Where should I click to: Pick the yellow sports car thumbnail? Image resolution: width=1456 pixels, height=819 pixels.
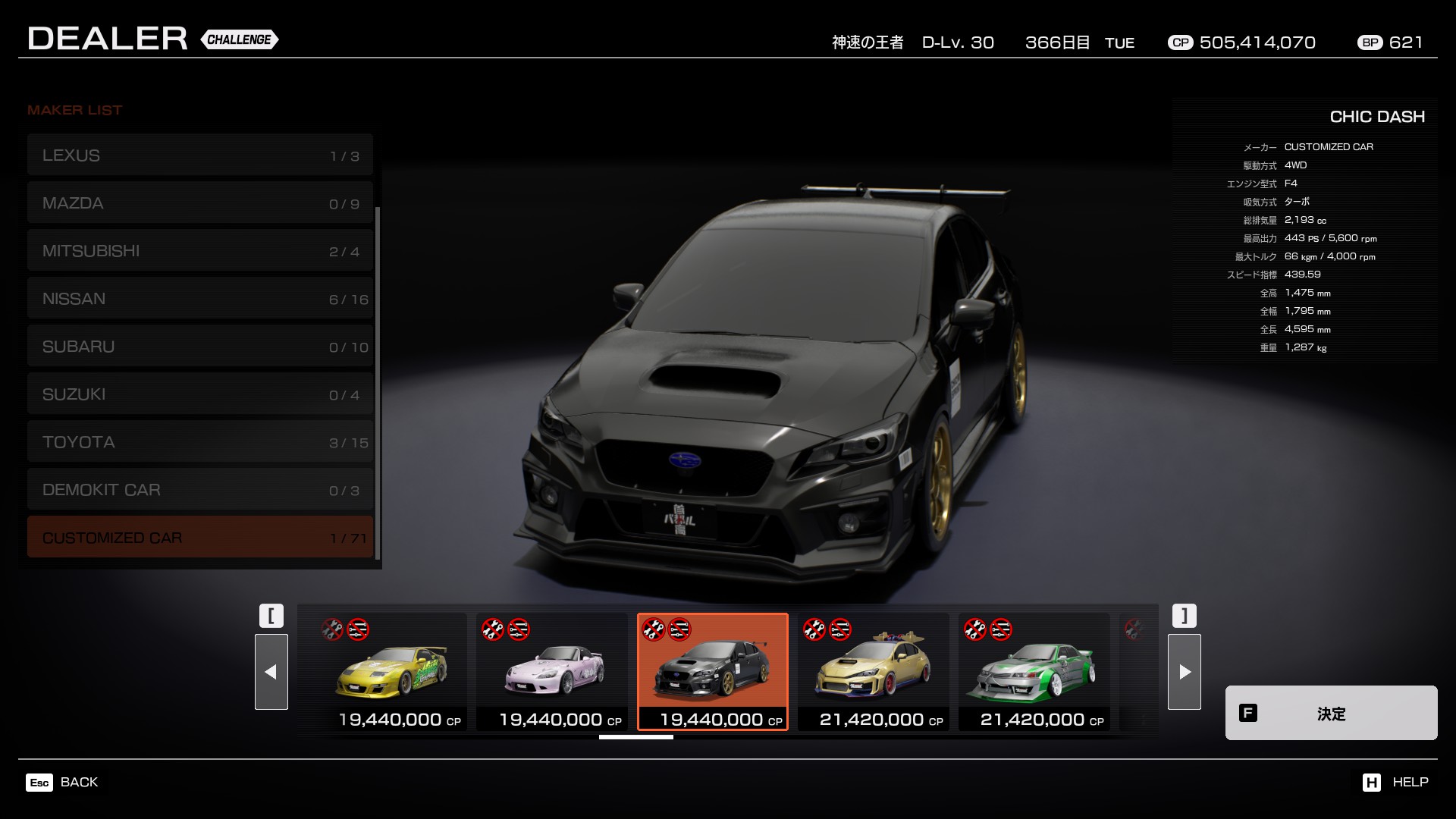[391, 672]
